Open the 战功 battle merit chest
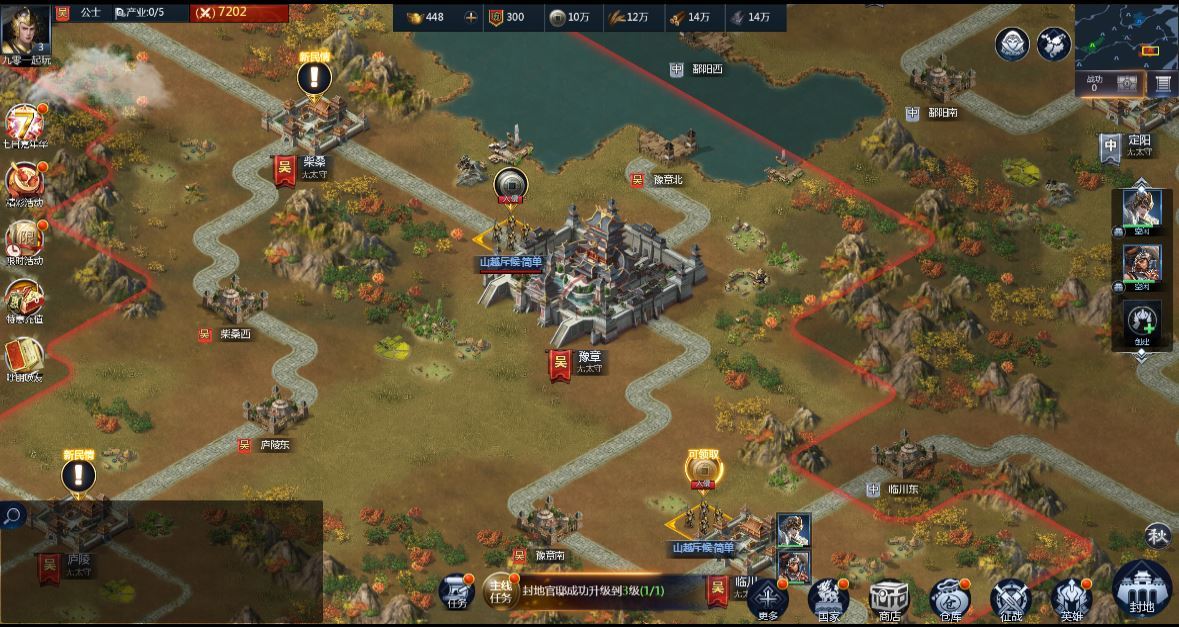 click(1126, 84)
